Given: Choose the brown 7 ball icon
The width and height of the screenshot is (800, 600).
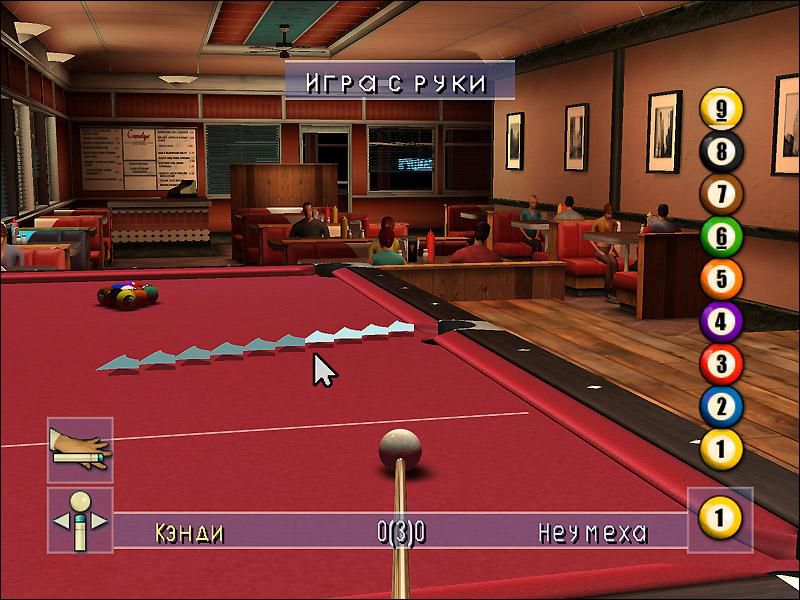Looking at the screenshot, I should 720,193.
